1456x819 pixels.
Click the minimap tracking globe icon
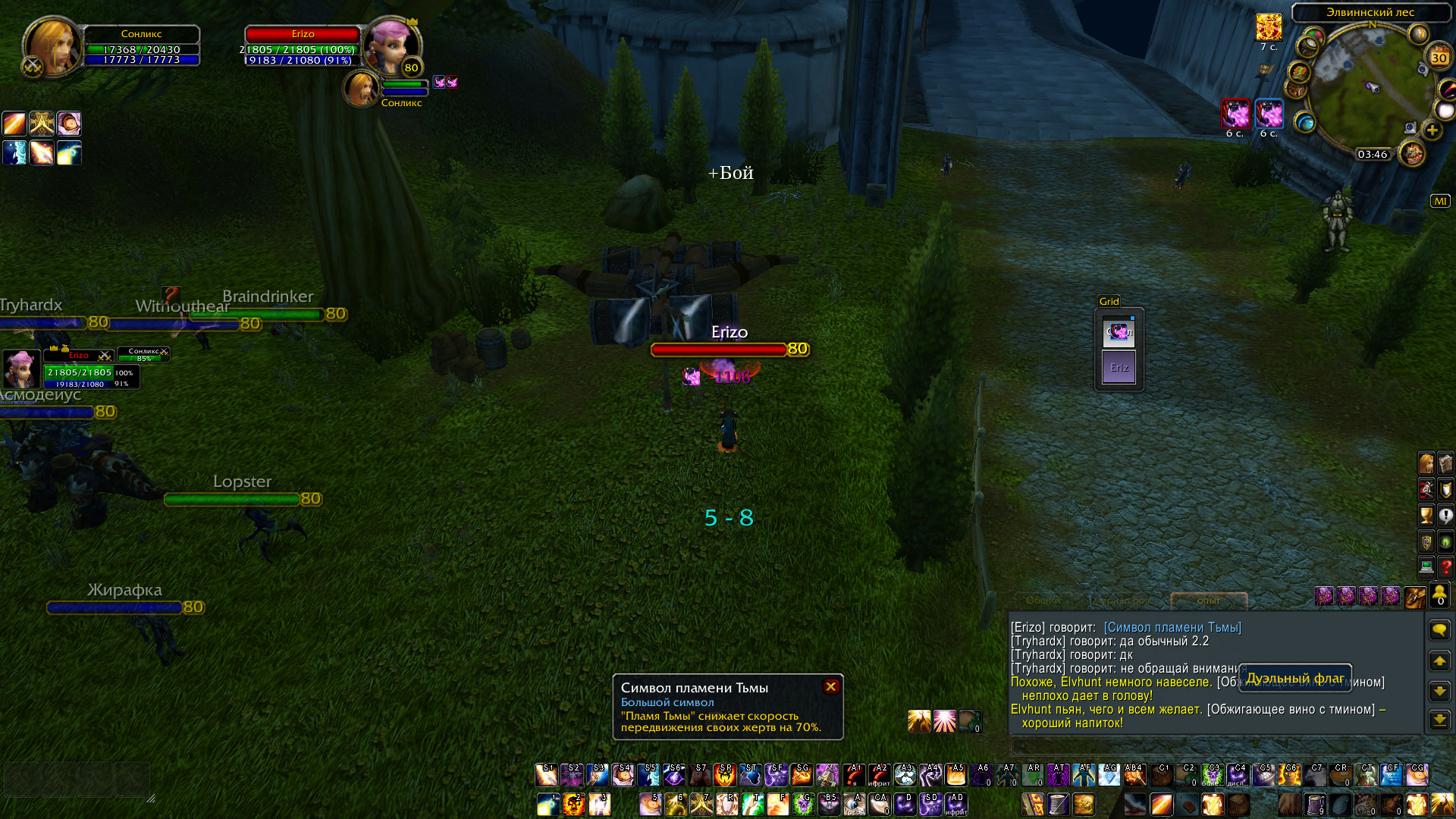(x=1304, y=121)
